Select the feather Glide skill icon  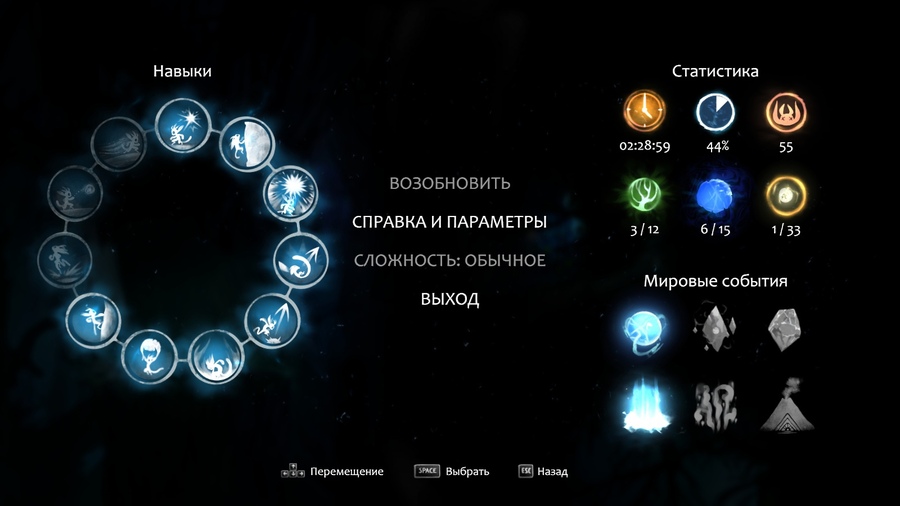click(150, 355)
